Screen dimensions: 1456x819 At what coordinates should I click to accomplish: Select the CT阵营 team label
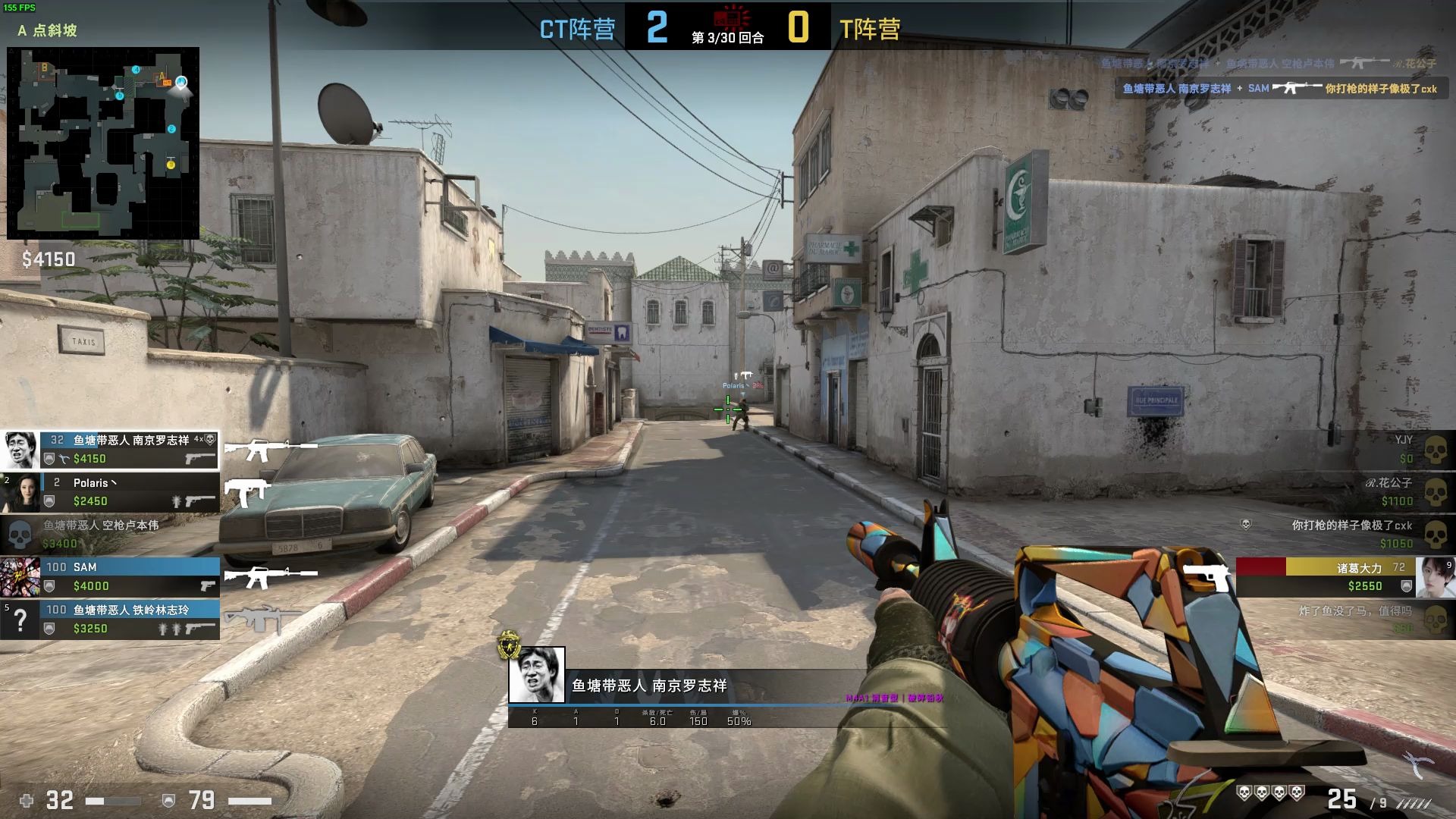[576, 30]
